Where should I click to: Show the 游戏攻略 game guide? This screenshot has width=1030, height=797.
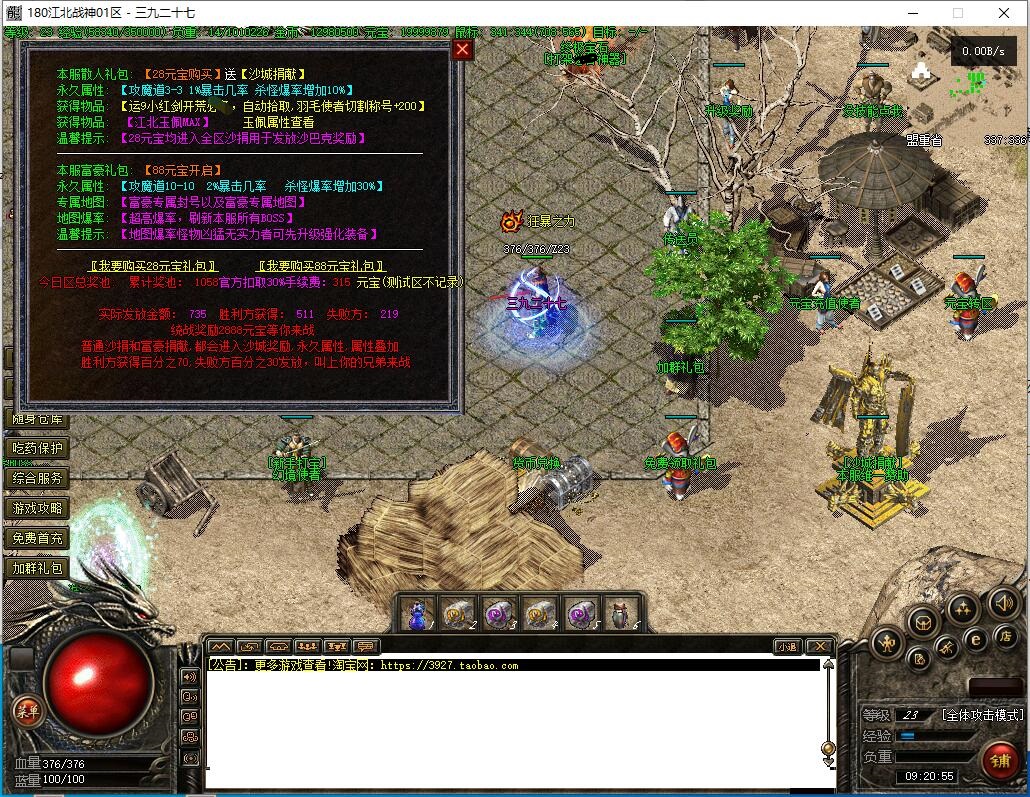[x=37, y=509]
